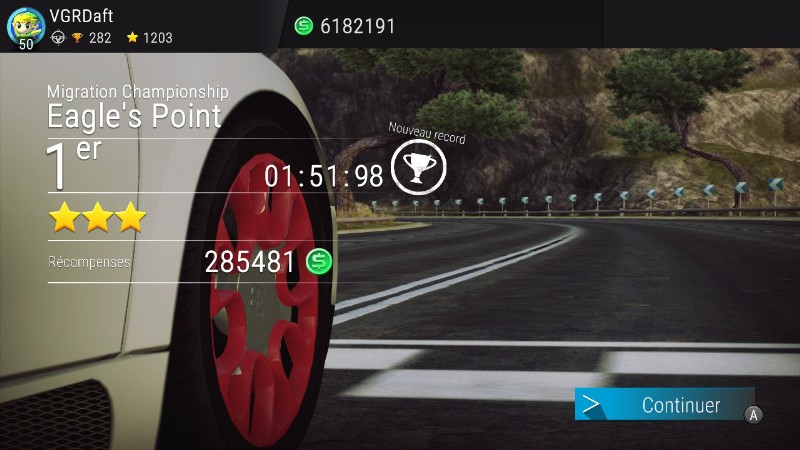Open the credits balance showing 6182191

[346, 26]
